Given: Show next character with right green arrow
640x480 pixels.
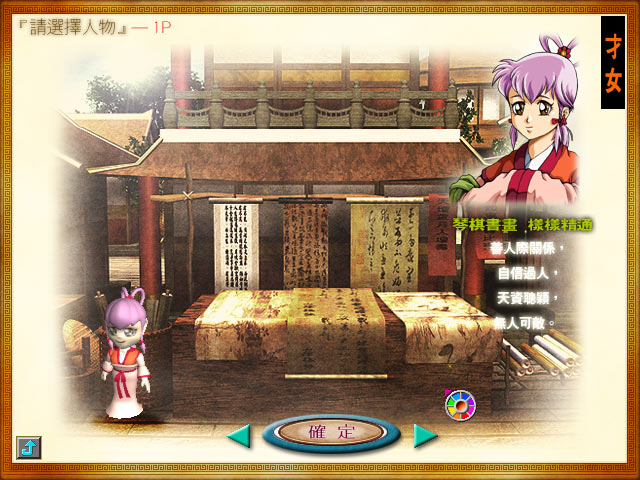Looking at the screenshot, I should [426, 435].
